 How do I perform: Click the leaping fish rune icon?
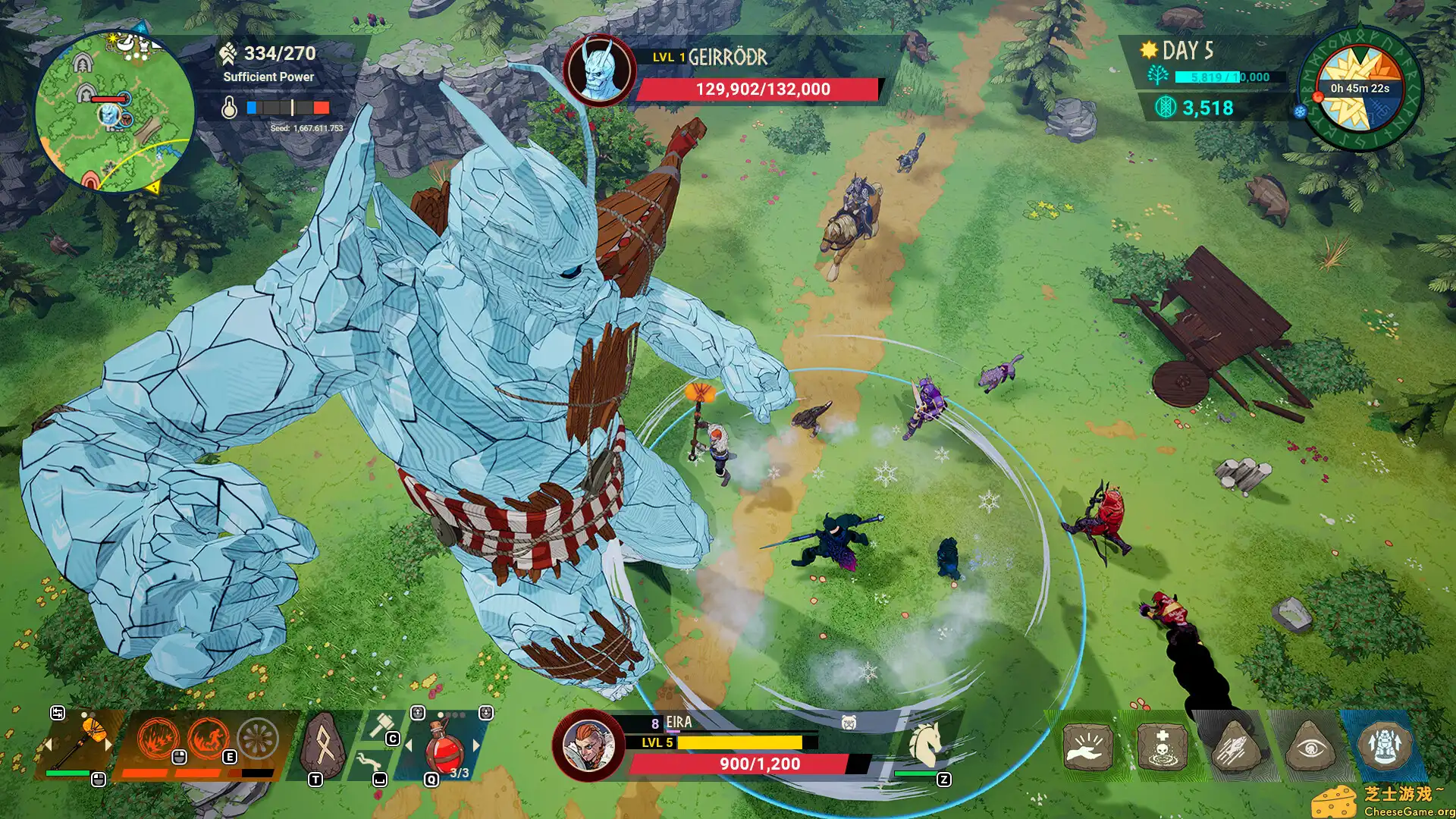[1238, 746]
